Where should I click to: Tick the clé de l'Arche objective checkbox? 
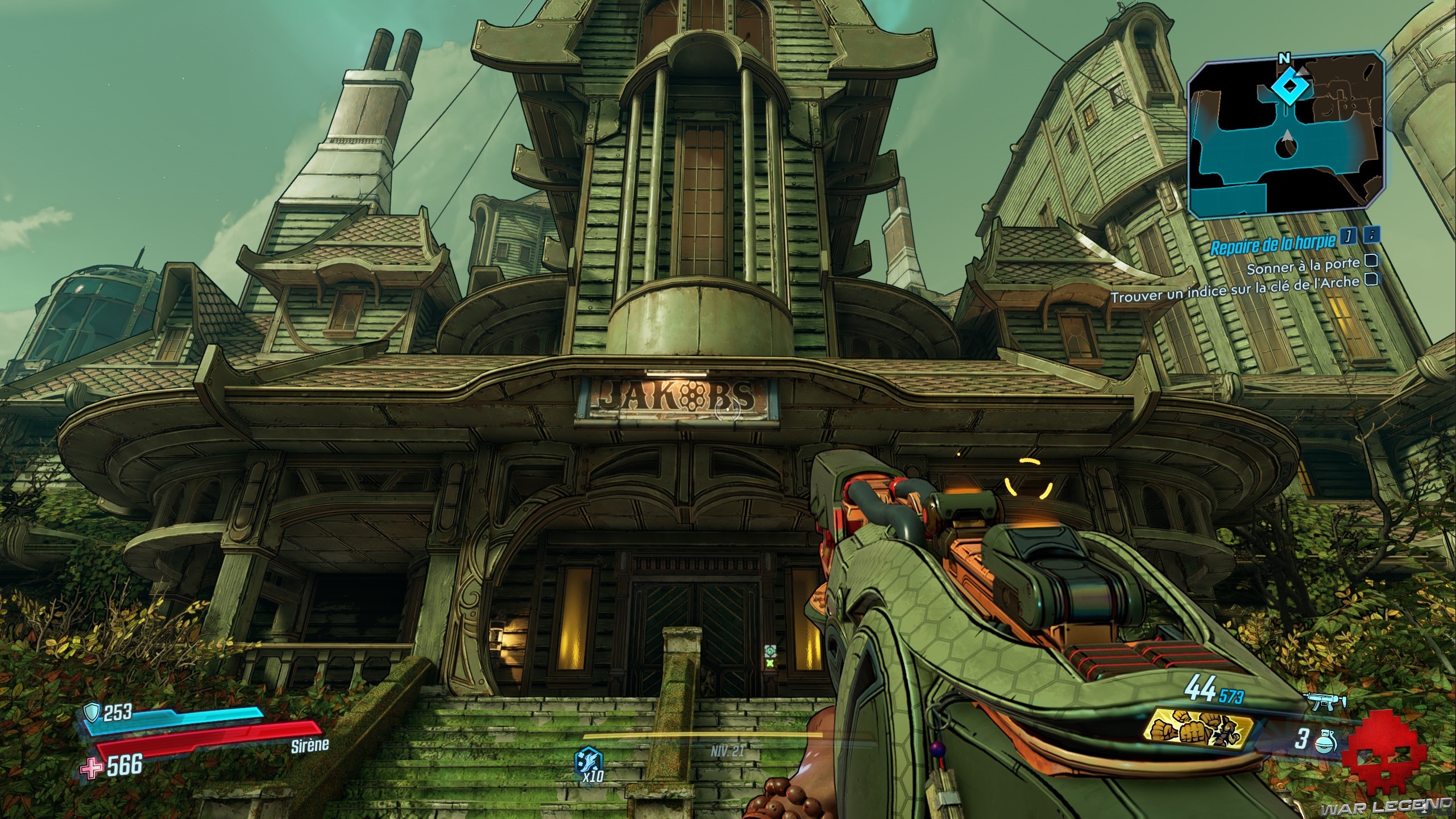pyautogui.click(x=1370, y=280)
